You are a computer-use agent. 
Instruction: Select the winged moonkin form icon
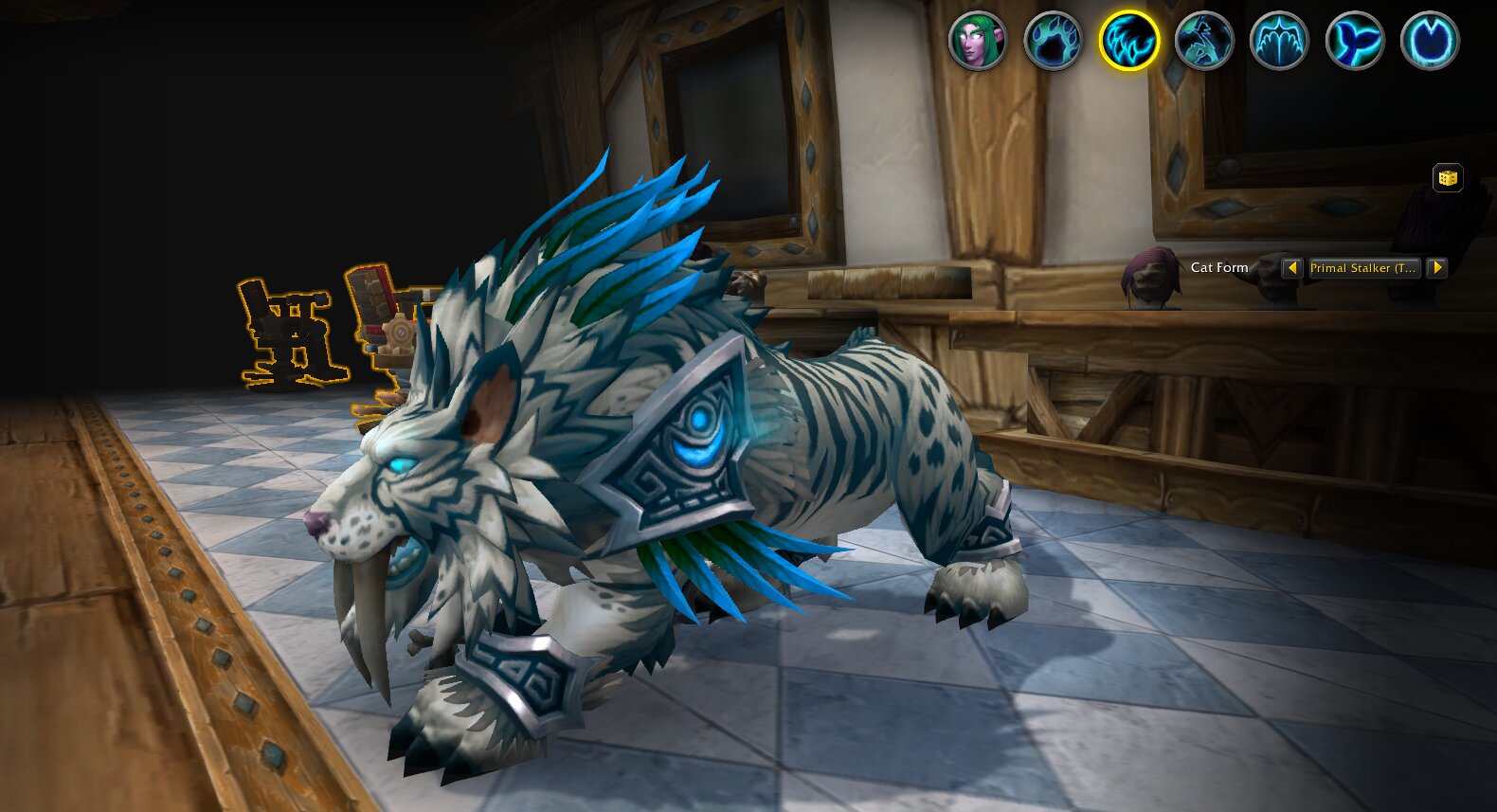pyautogui.click(x=1279, y=41)
